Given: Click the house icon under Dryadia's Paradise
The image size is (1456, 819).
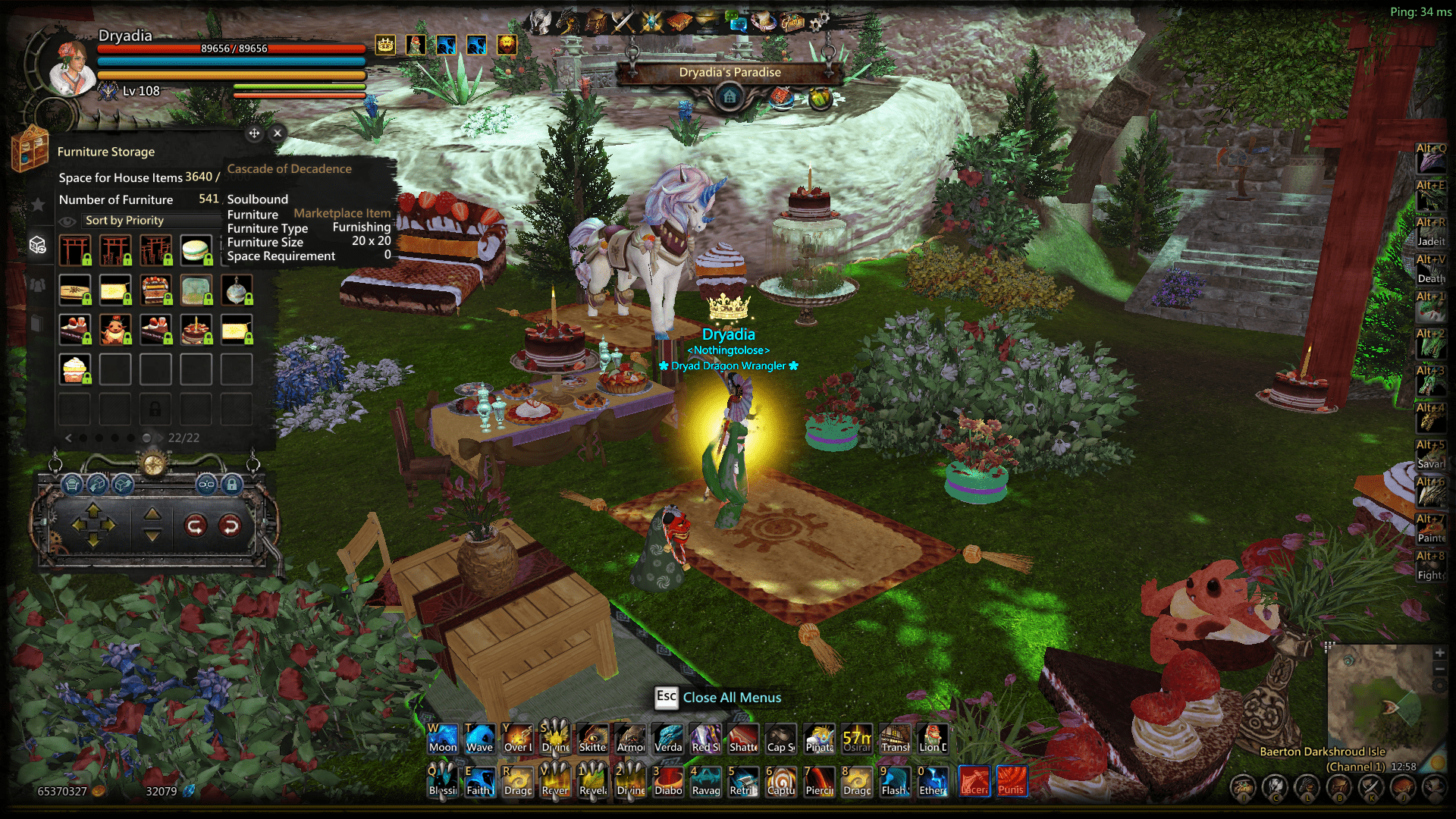Looking at the screenshot, I should (730, 97).
